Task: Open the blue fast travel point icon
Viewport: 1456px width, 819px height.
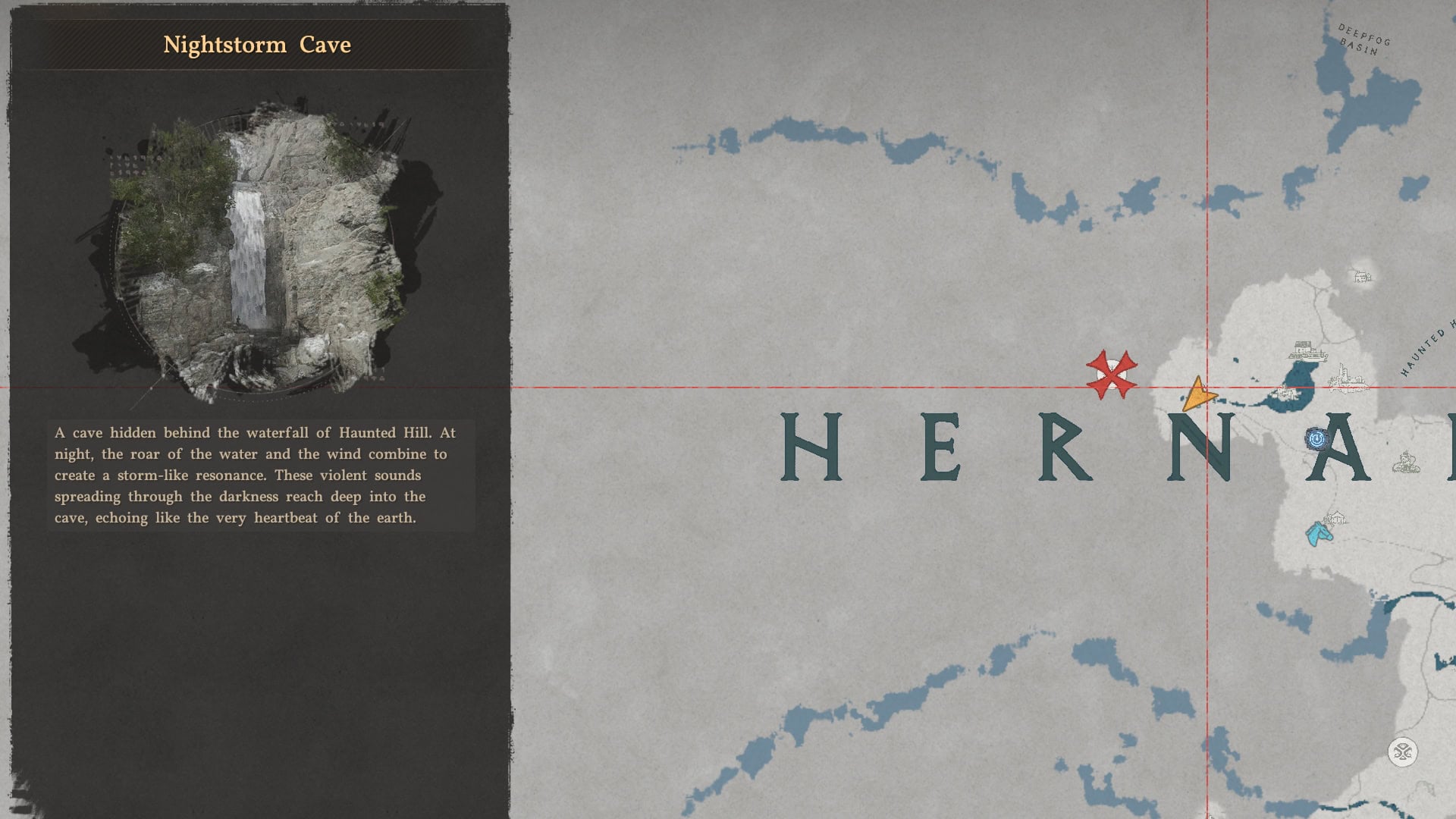Action: point(1318,439)
